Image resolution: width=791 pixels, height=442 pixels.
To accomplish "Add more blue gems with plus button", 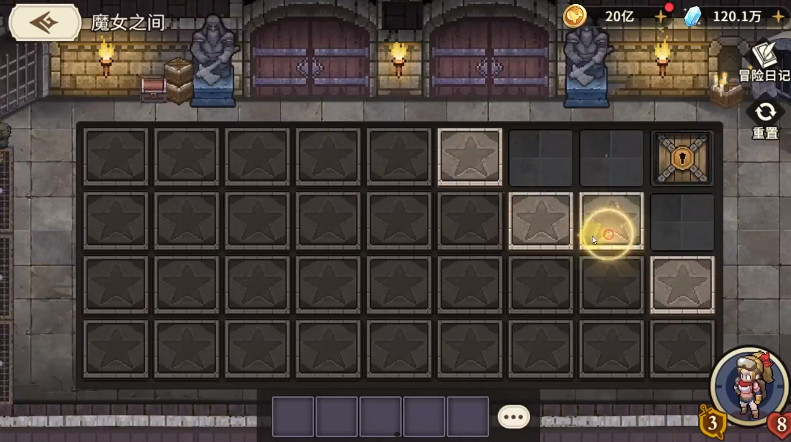I will point(778,17).
